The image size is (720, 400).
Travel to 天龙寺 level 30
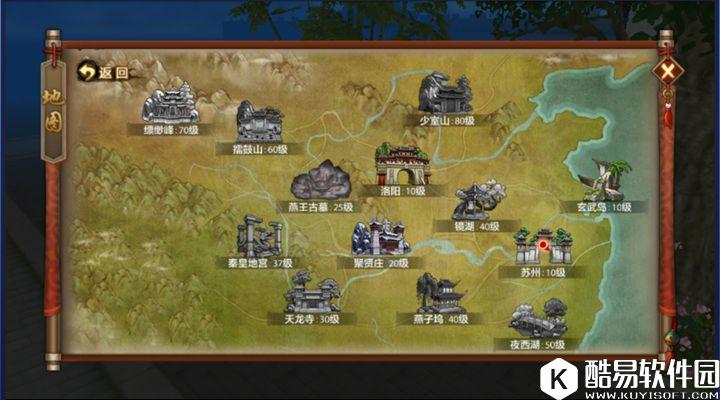coord(311,296)
